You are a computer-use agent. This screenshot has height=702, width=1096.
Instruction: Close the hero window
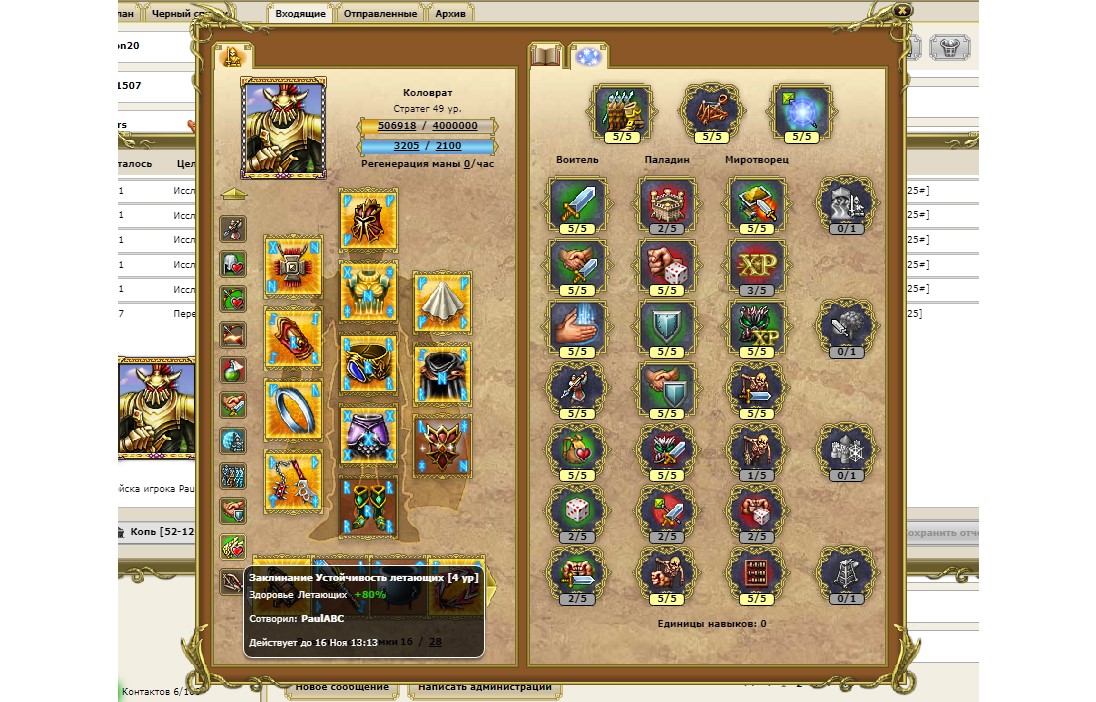click(x=902, y=10)
